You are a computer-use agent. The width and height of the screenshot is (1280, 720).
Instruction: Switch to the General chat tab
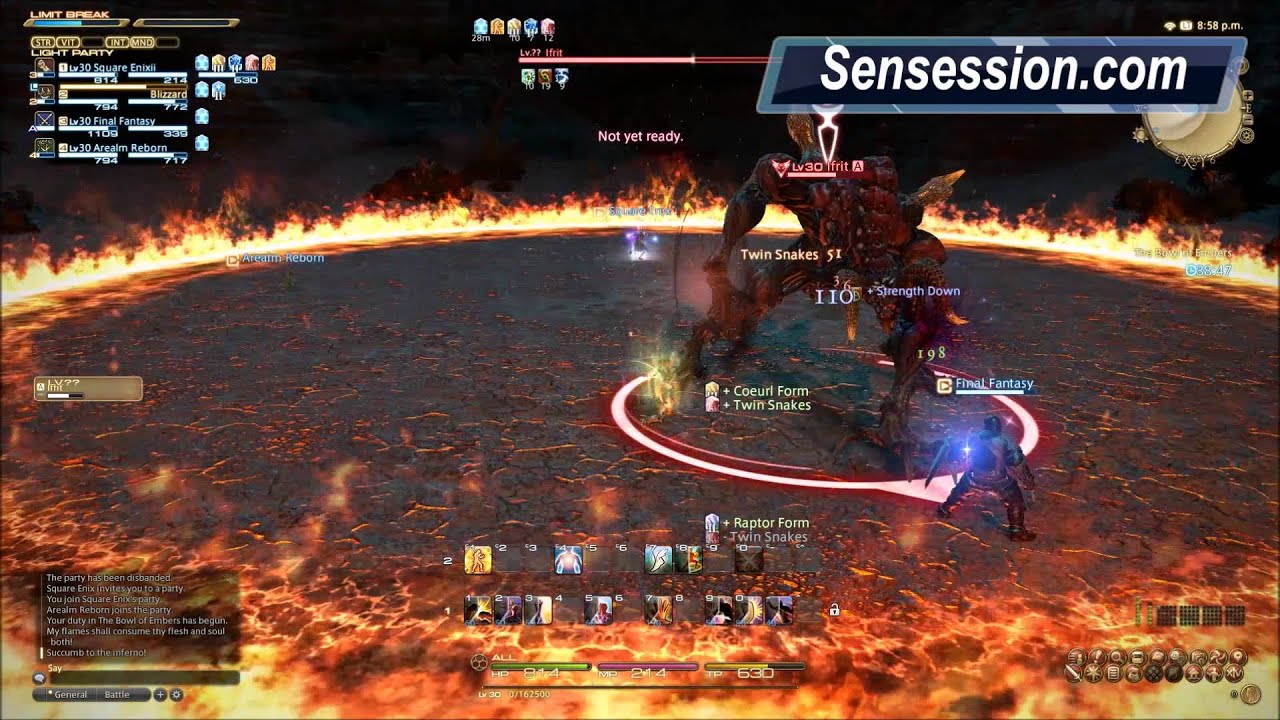(70, 693)
